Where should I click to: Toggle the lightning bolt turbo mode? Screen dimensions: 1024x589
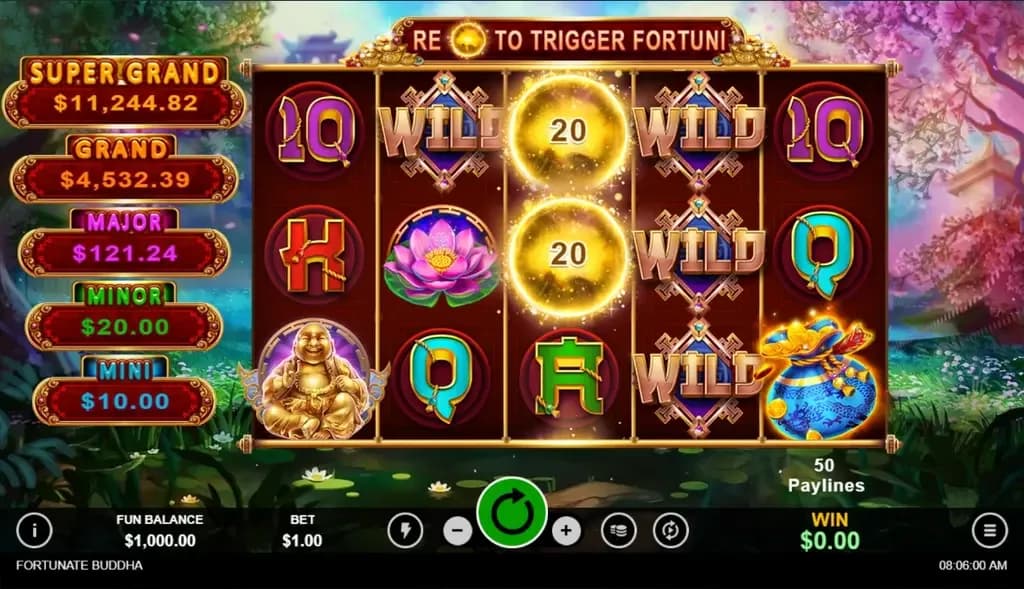[x=405, y=530]
